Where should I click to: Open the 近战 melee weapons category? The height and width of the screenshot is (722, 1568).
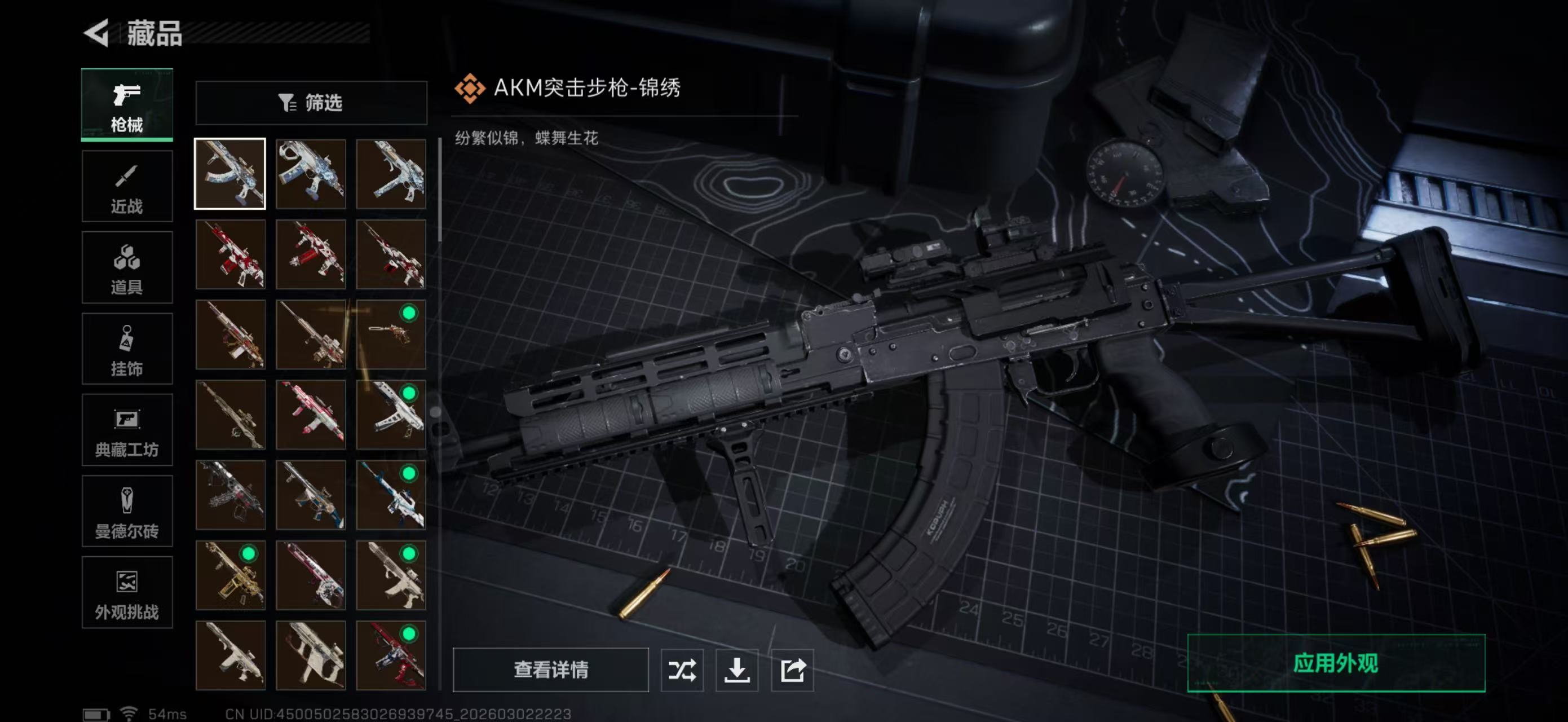click(127, 186)
